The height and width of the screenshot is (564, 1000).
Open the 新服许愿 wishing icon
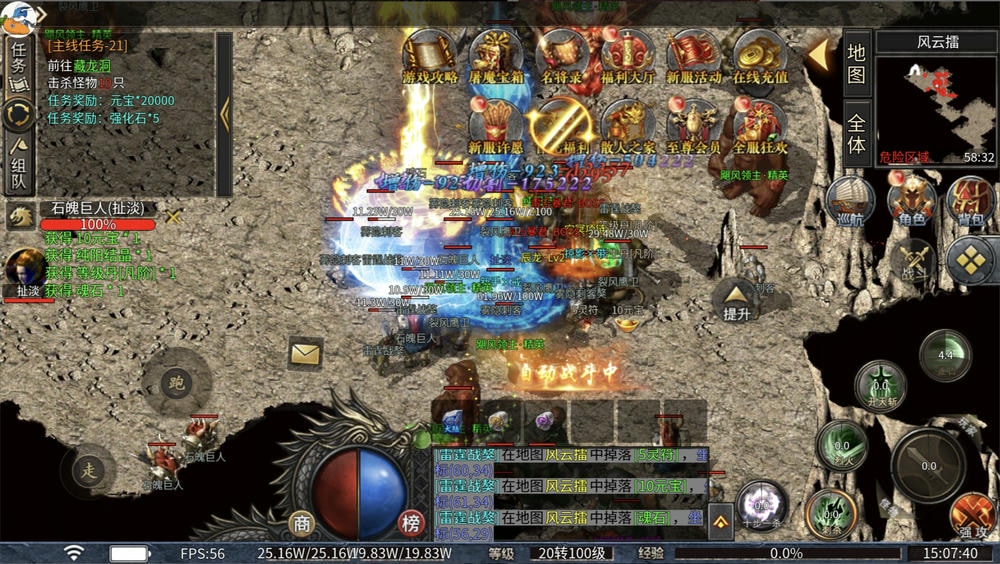[496, 125]
